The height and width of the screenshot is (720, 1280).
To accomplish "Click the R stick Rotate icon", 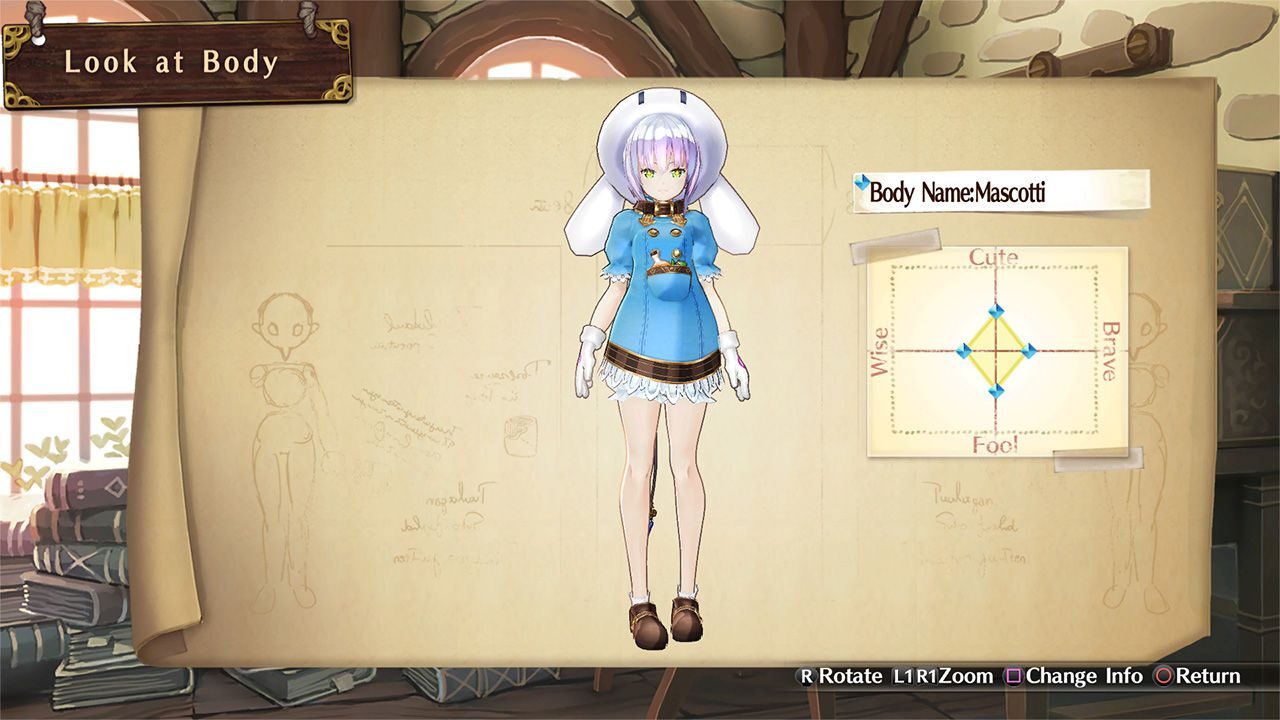I will [x=805, y=676].
